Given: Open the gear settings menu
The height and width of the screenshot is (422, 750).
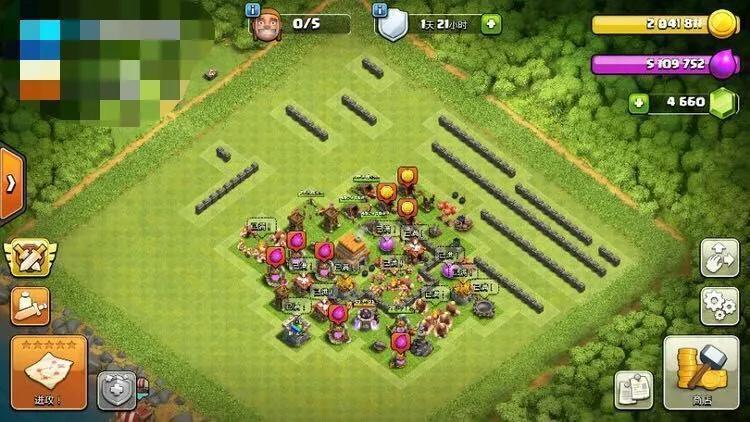Looking at the screenshot, I should coord(718,304).
